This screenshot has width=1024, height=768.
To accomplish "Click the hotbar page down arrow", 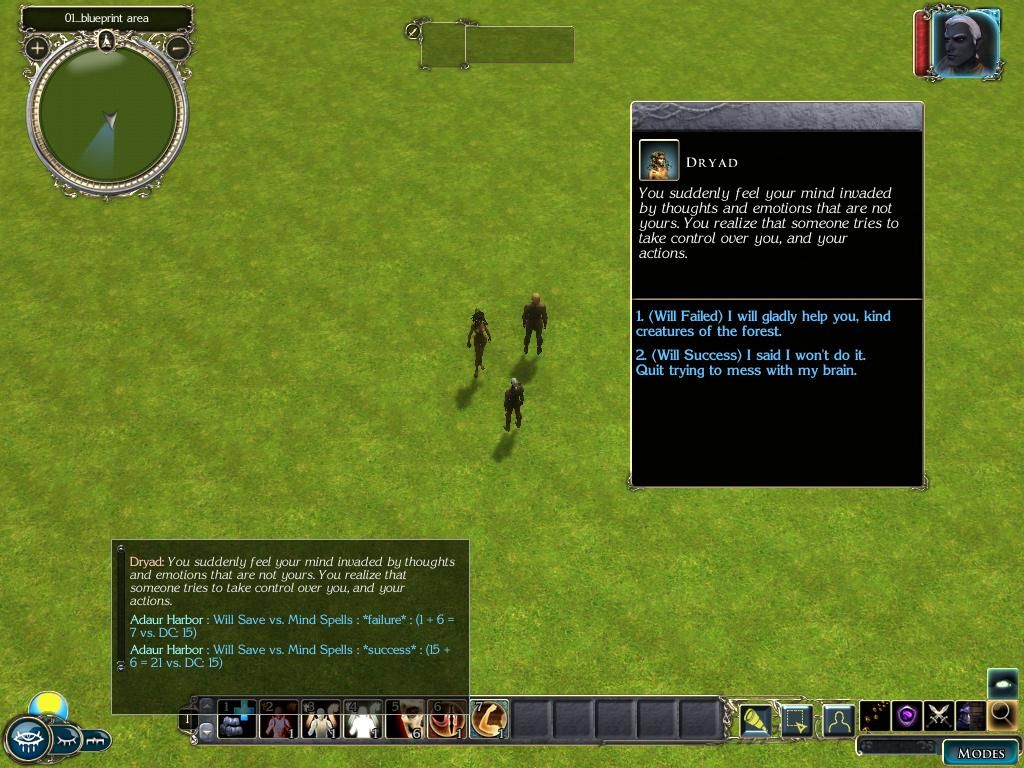I will pos(207,731).
